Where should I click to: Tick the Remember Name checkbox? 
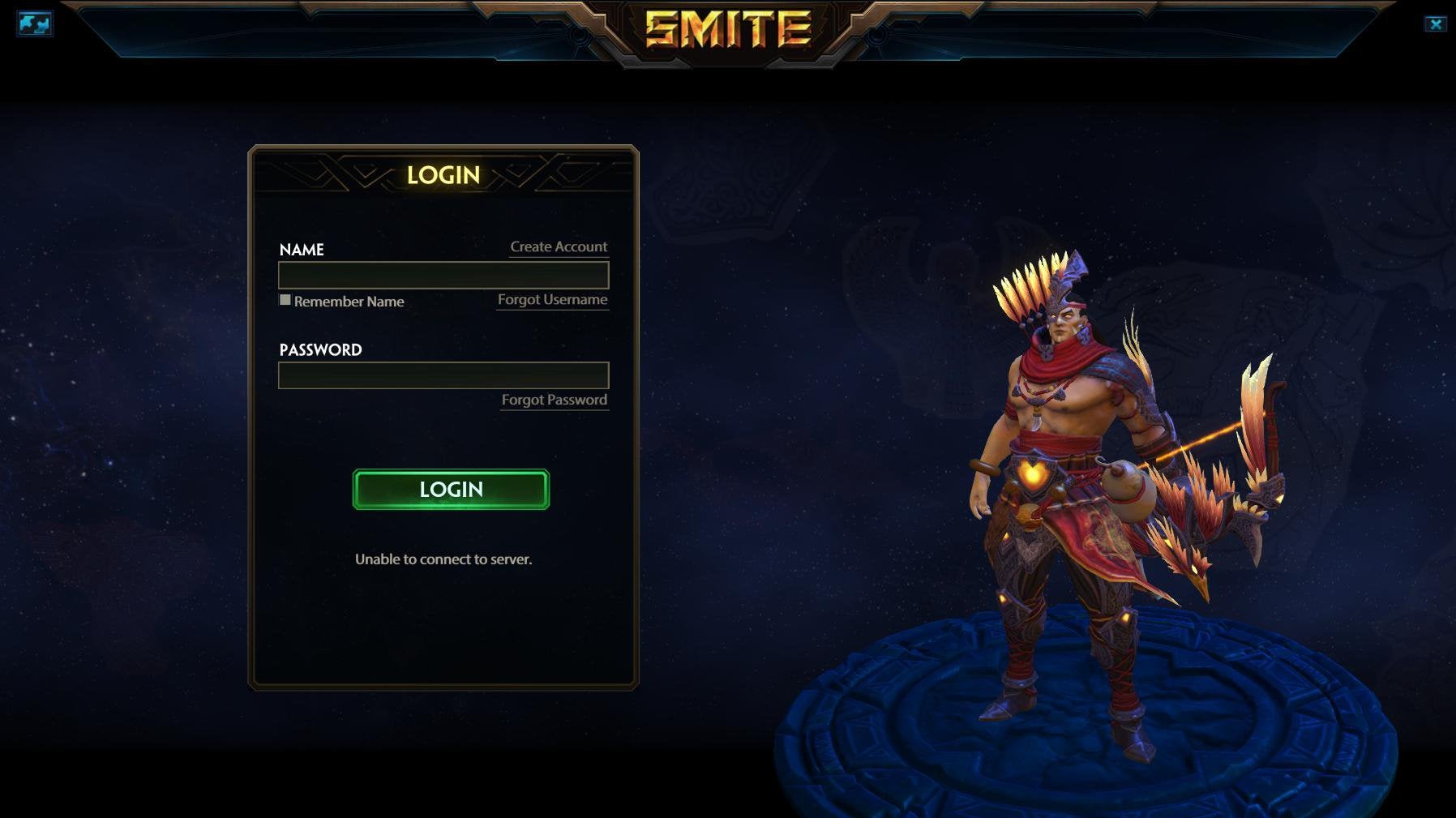[285, 300]
